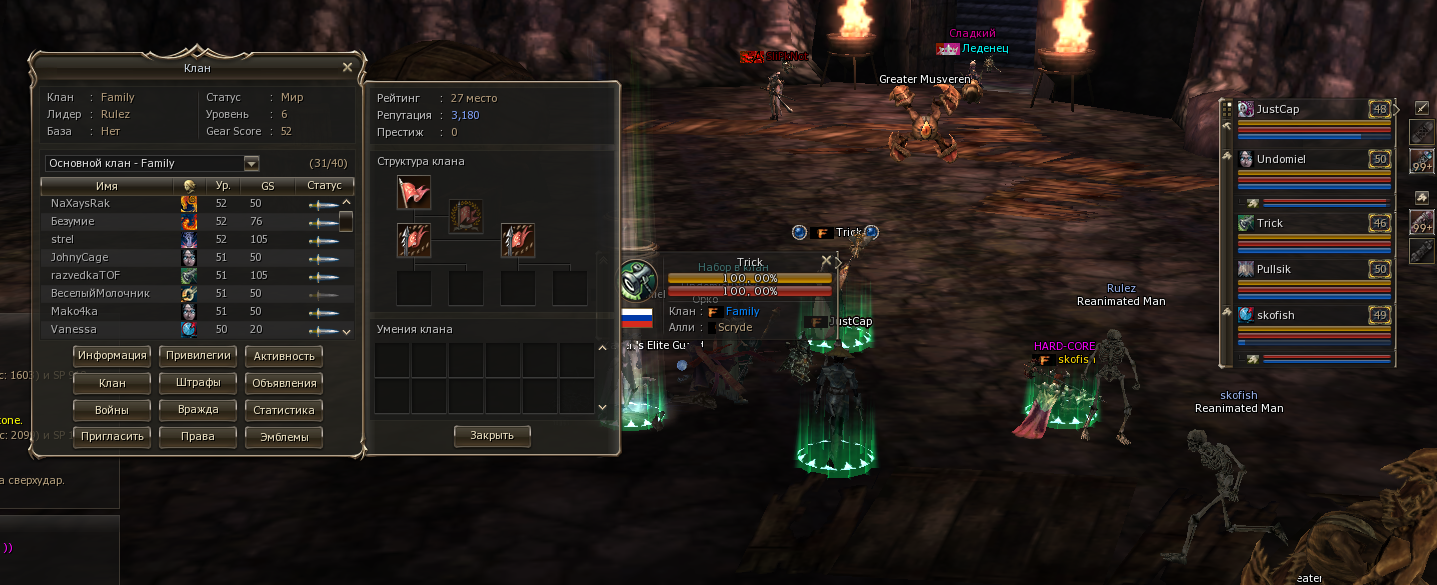Open the Вражда panel
Image resolution: width=1437 pixels, height=585 pixels.
[x=198, y=410]
